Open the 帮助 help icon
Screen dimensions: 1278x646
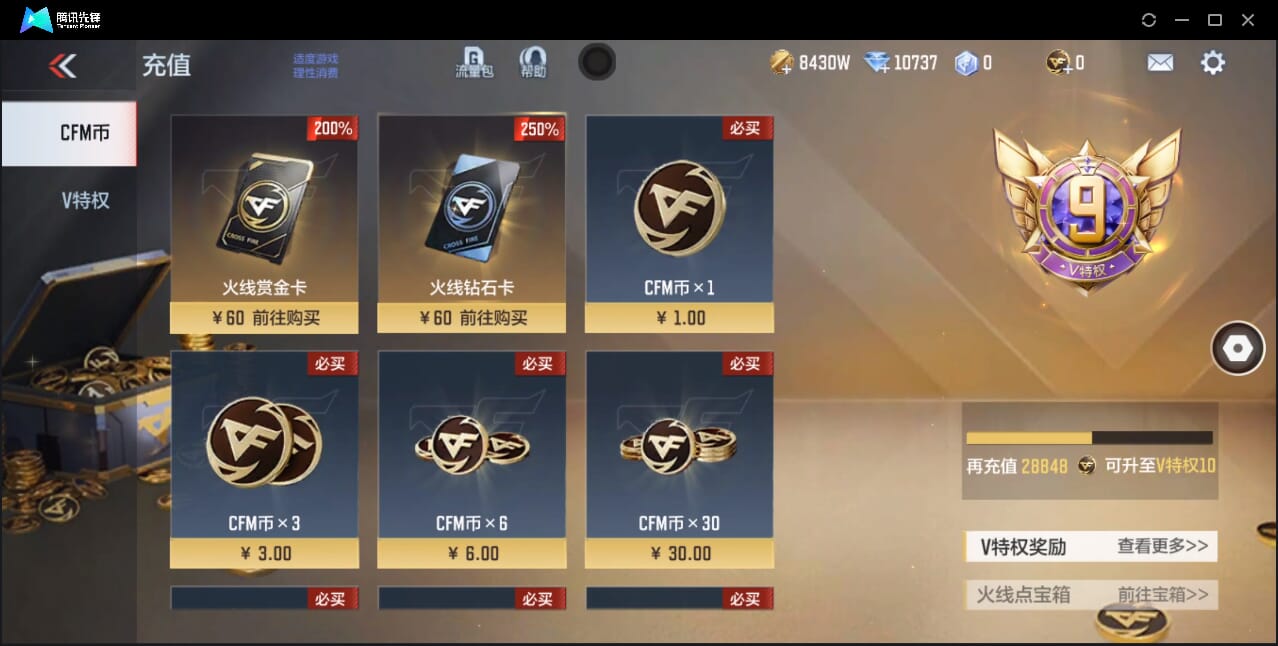533,62
